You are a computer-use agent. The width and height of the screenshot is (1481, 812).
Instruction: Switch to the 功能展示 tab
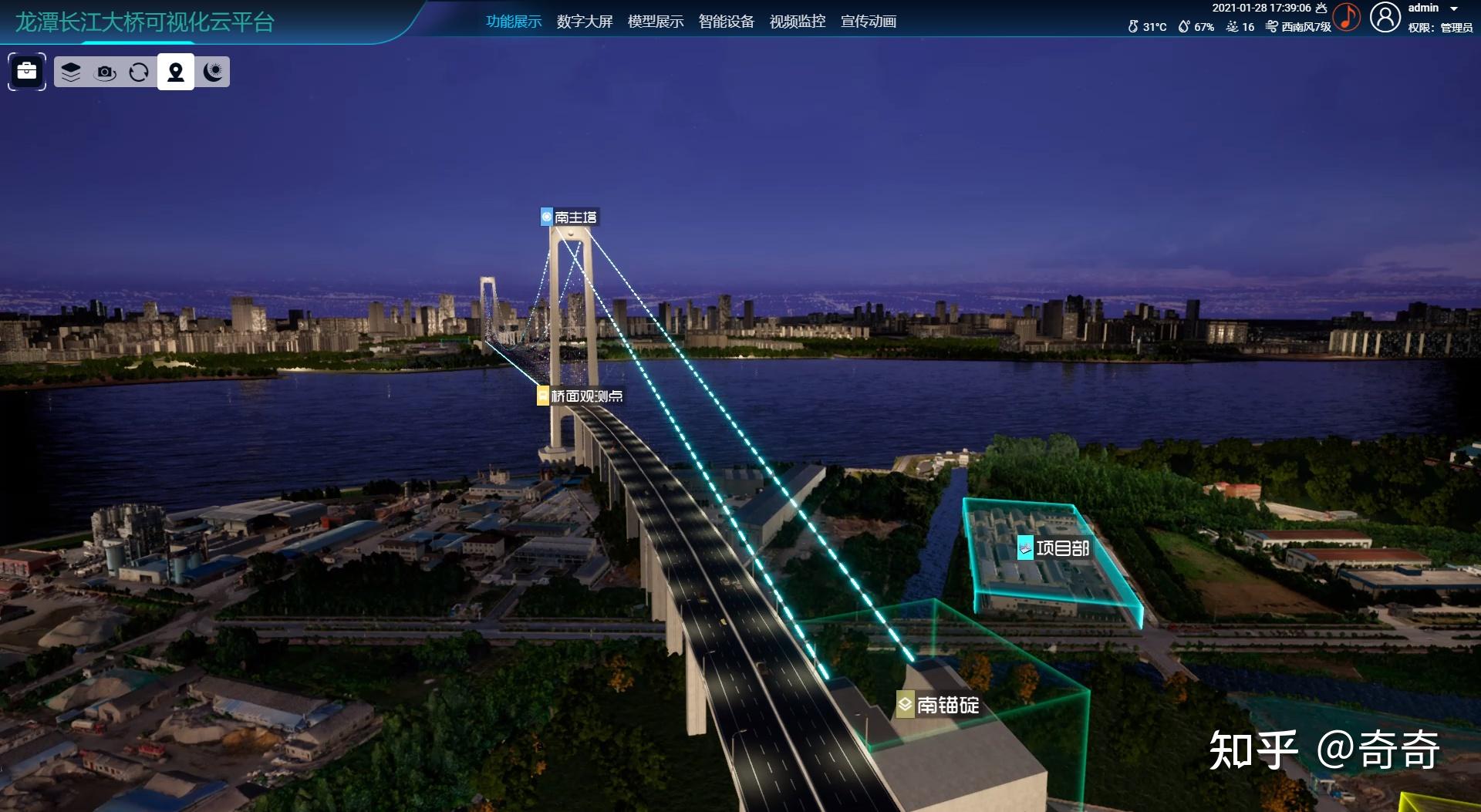pyautogui.click(x=514, y=22)
